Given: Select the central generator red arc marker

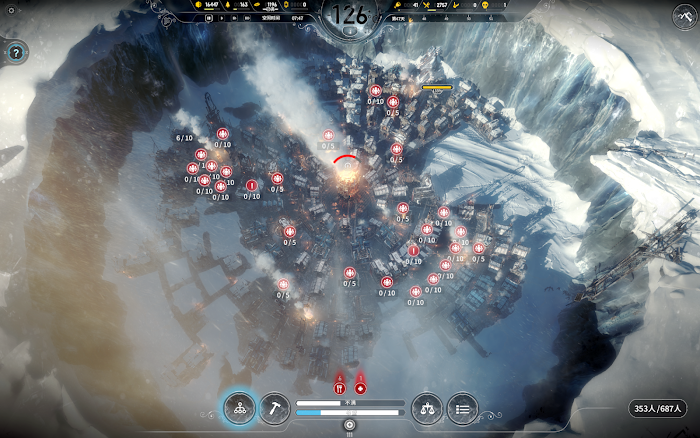Looking at the screenshot, I should (345, 160).
